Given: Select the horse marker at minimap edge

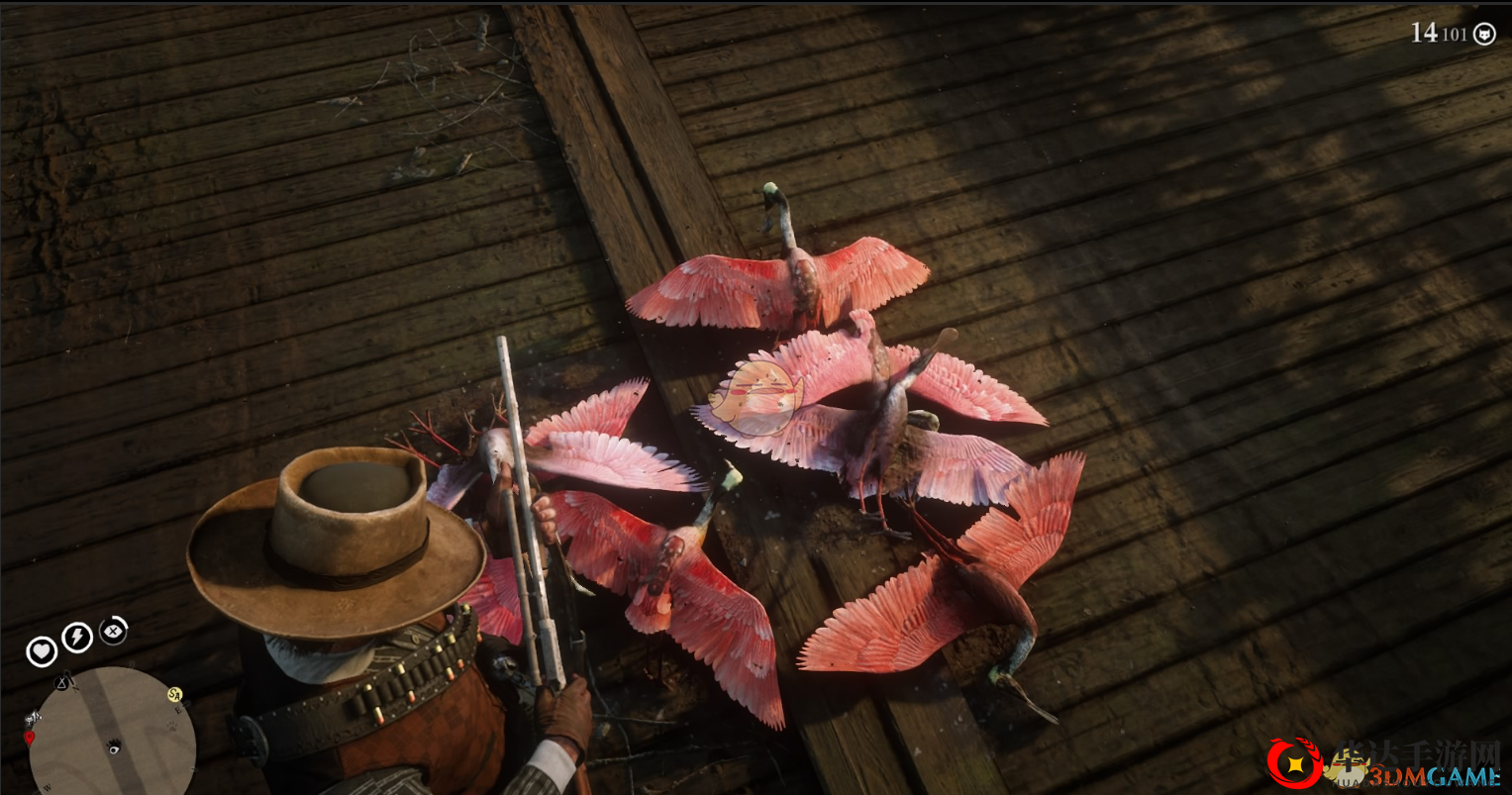Looking at the screenshot, I should click(x=33, y=718).
